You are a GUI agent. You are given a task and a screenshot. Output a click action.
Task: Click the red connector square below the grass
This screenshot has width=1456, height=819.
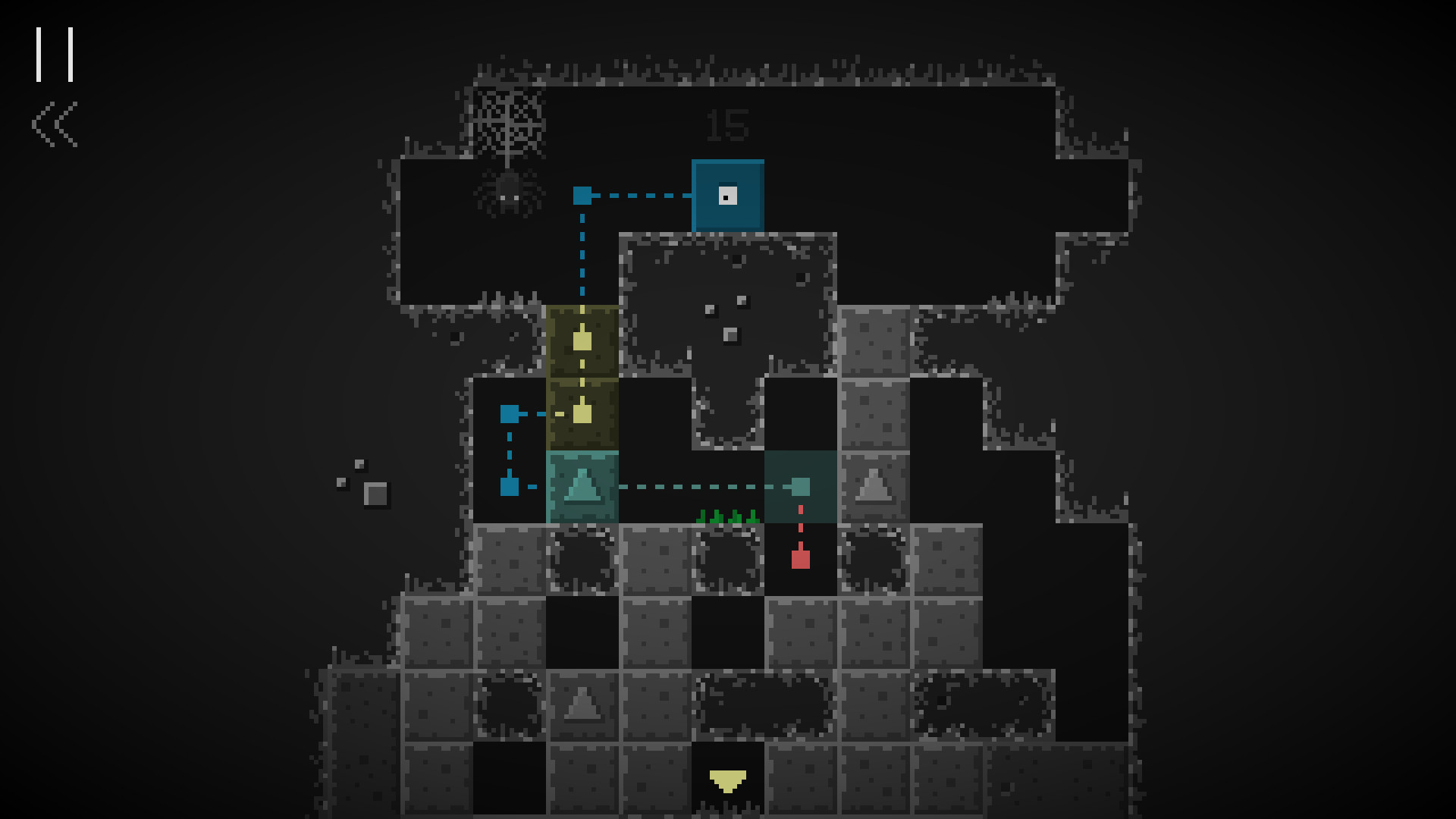click(799, 559)
